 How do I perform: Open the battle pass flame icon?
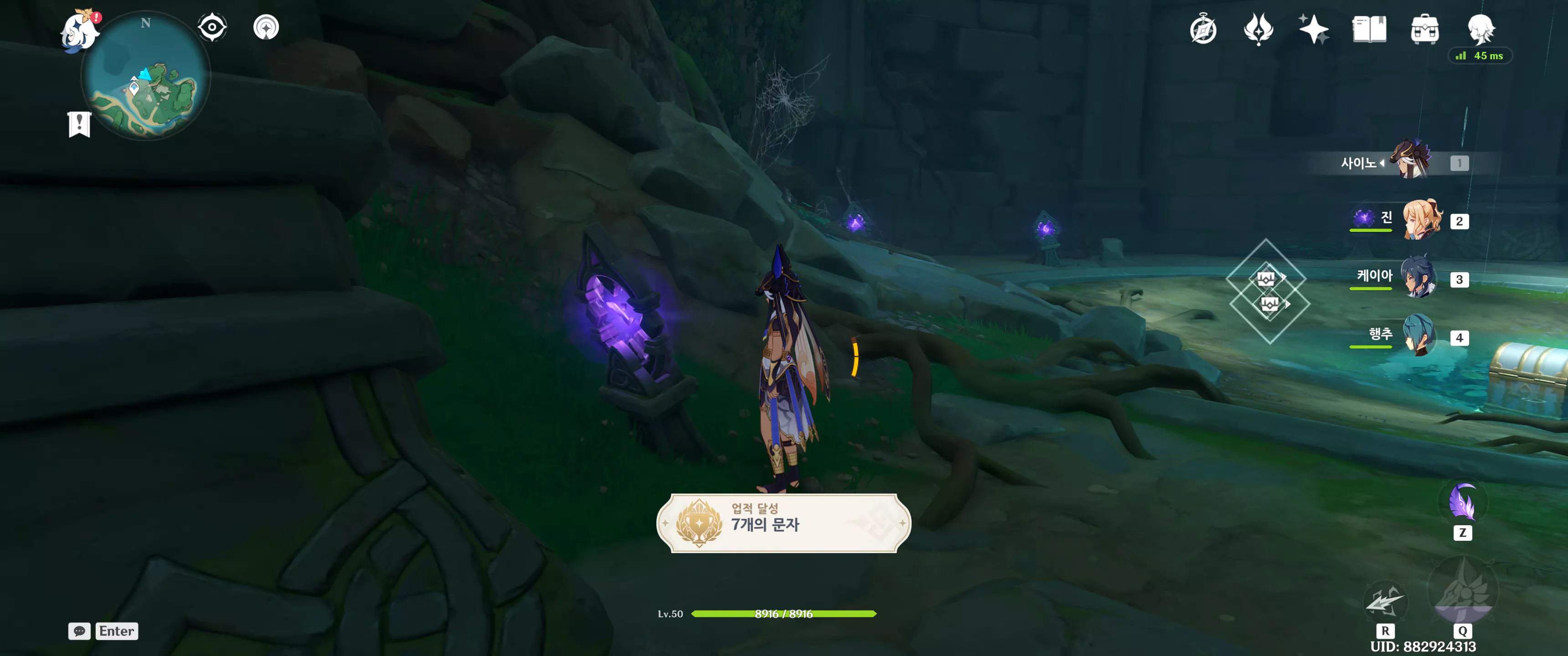1258,29
